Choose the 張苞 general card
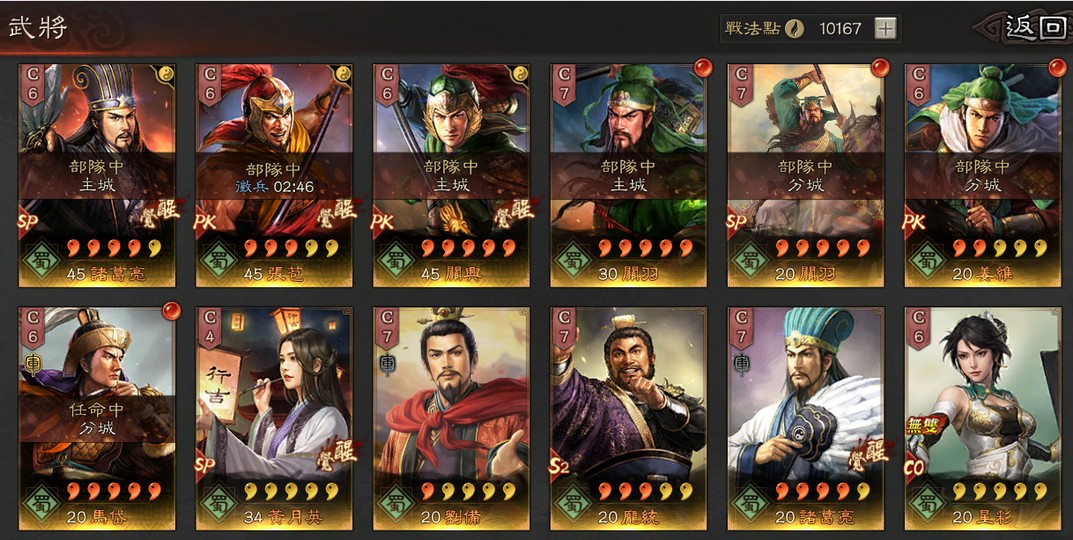 click(274, 175)
